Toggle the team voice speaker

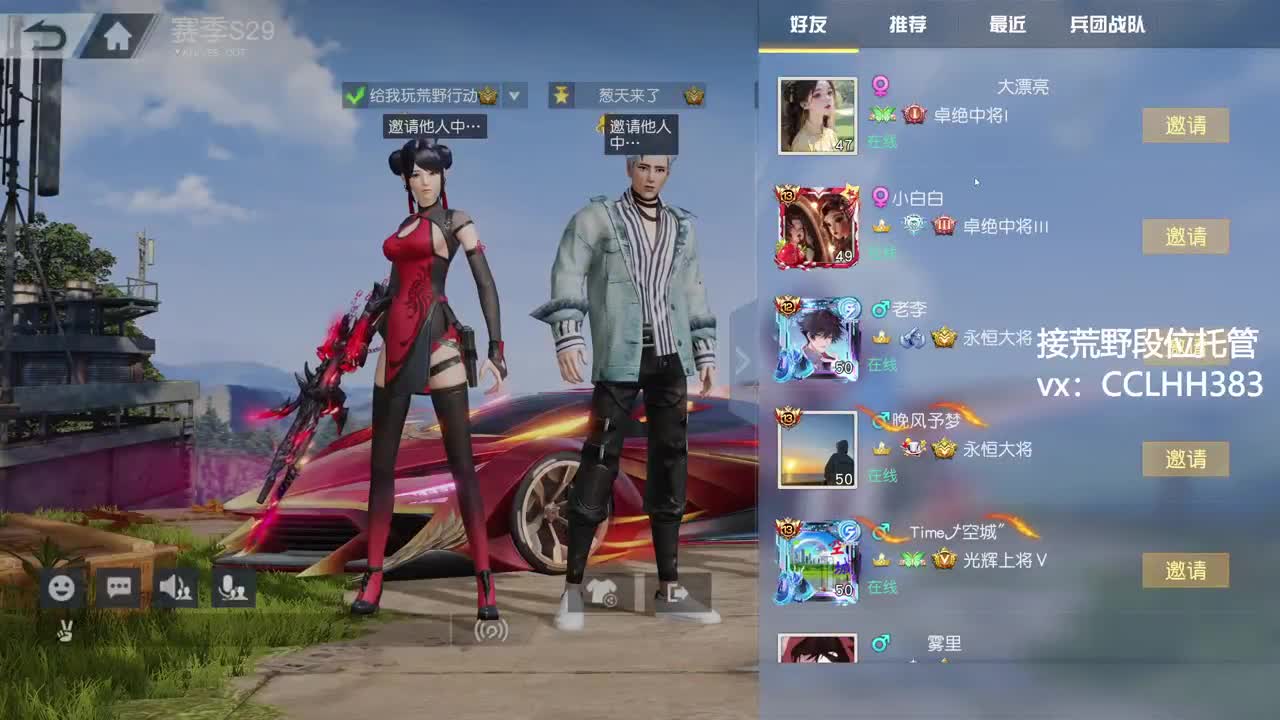[x=176, y=590]
